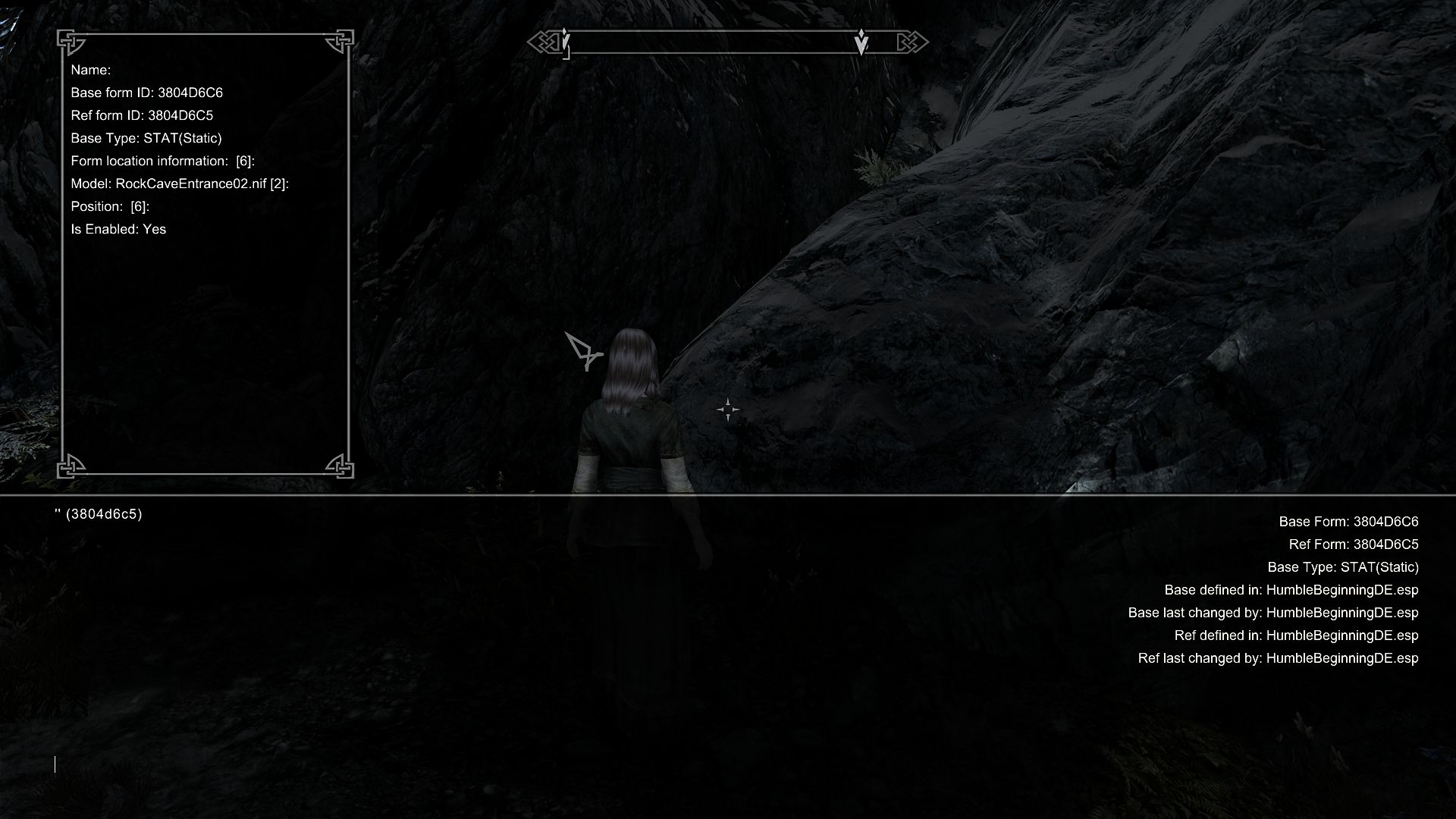Click Ref last changed by: HumbleBeginningDE.esp

[1279, 658]
